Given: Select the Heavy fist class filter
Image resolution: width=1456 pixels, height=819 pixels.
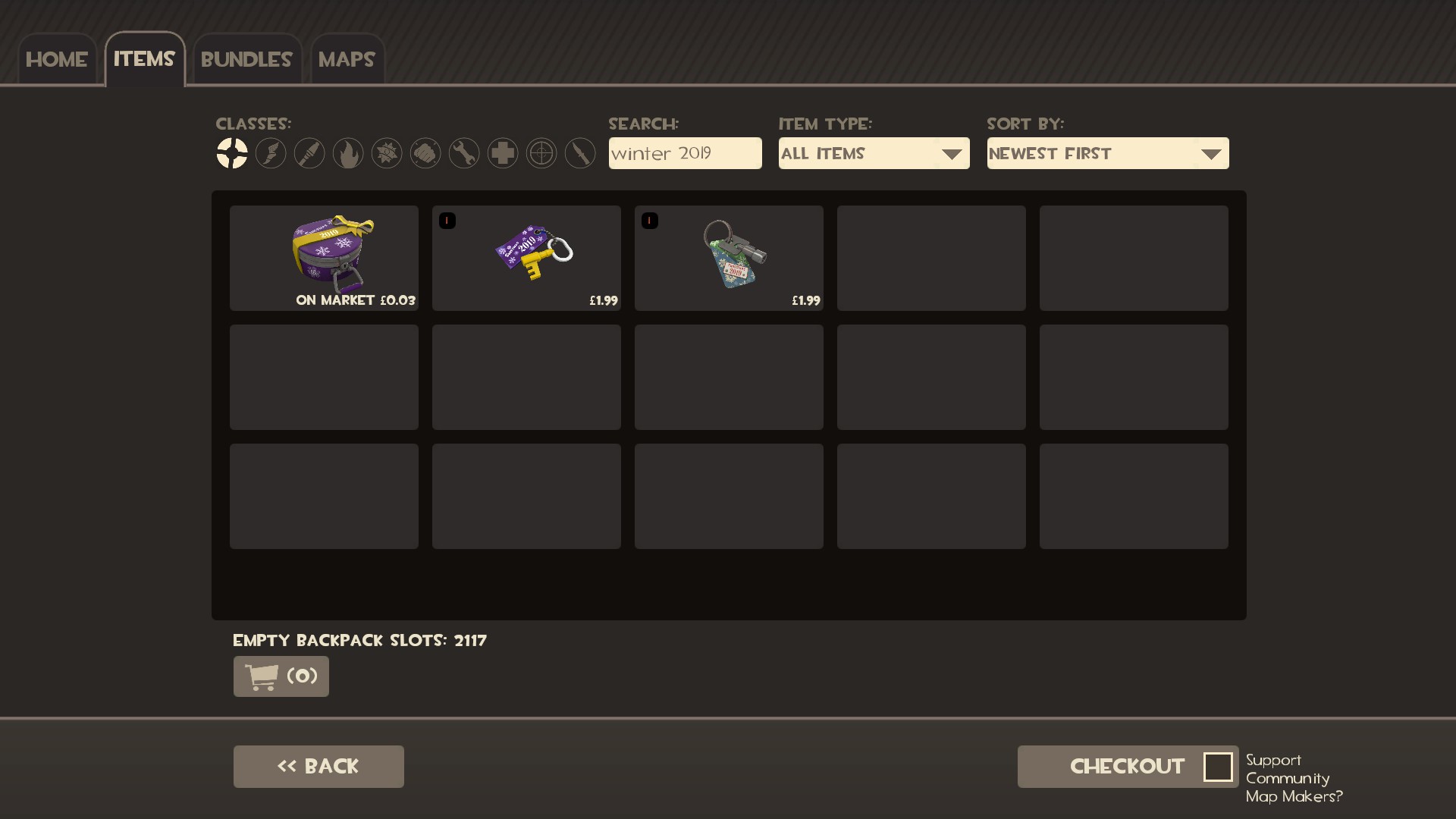Looking at the screenshot, I should pyautogui.click(x=425, y=153).
